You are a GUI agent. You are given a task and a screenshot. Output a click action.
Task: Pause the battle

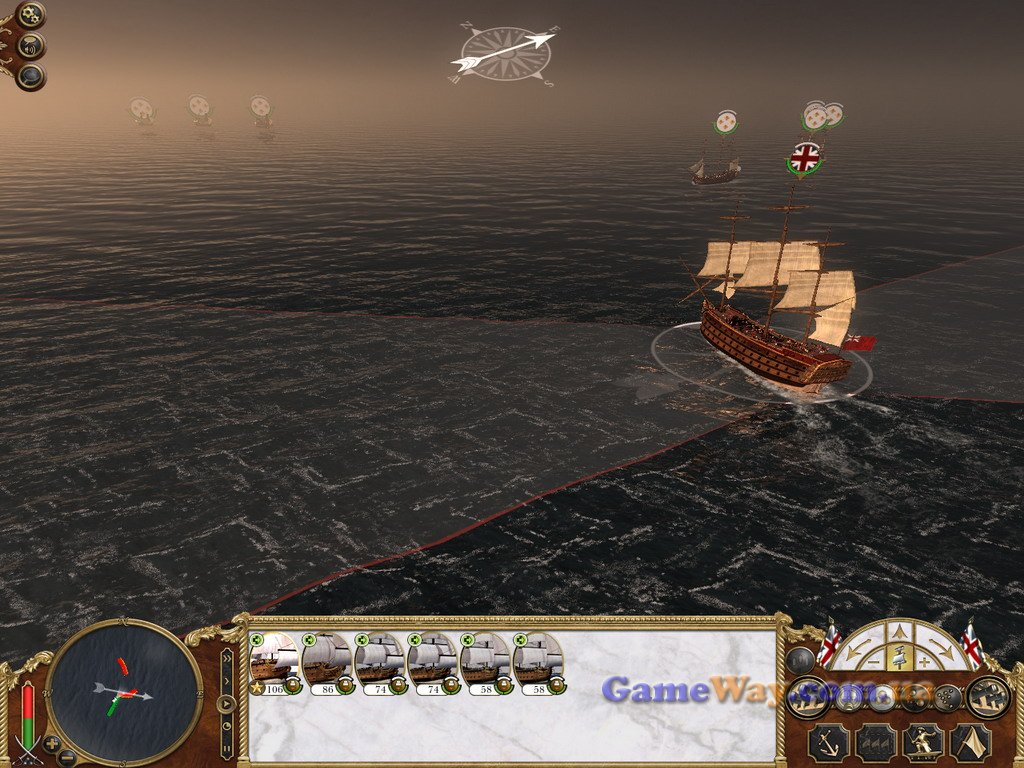[227, 746]
